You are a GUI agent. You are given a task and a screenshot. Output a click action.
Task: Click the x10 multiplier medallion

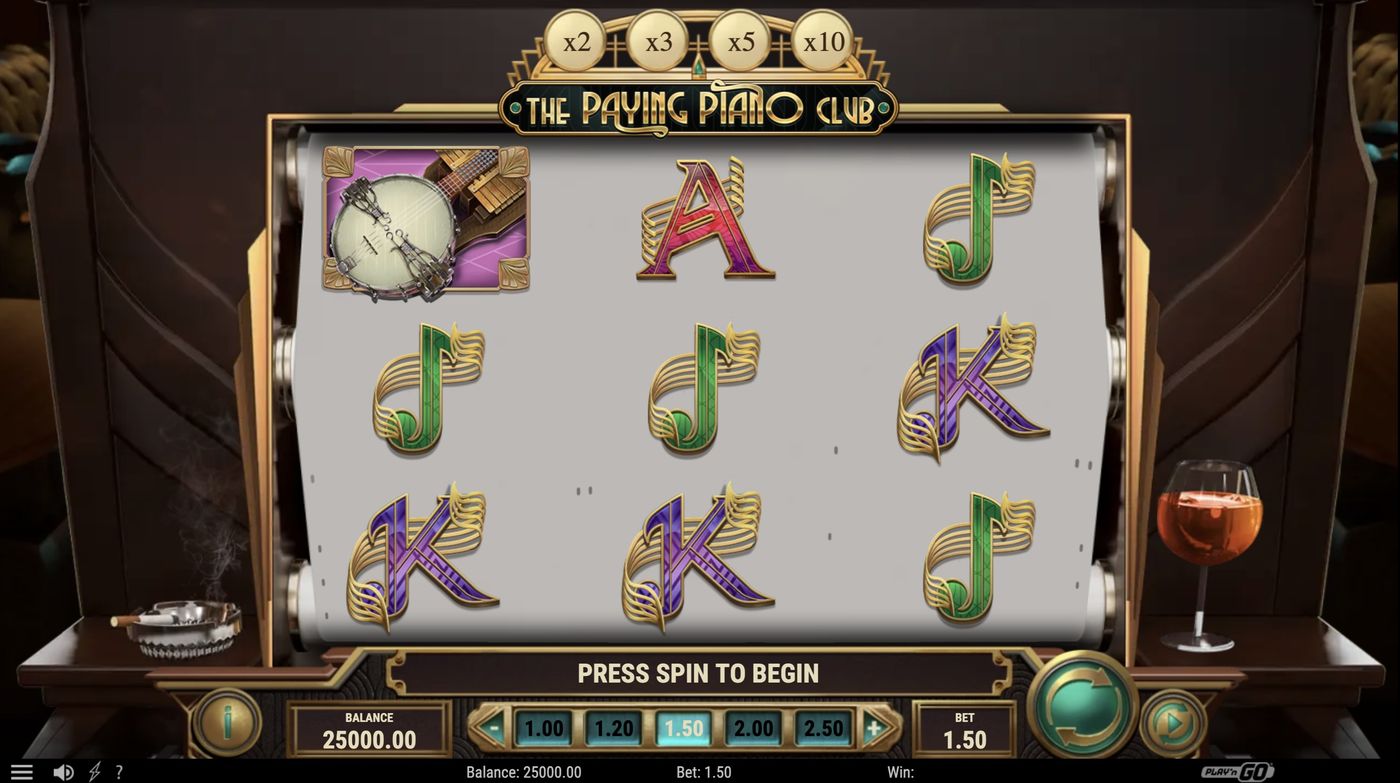coord(820,41)
